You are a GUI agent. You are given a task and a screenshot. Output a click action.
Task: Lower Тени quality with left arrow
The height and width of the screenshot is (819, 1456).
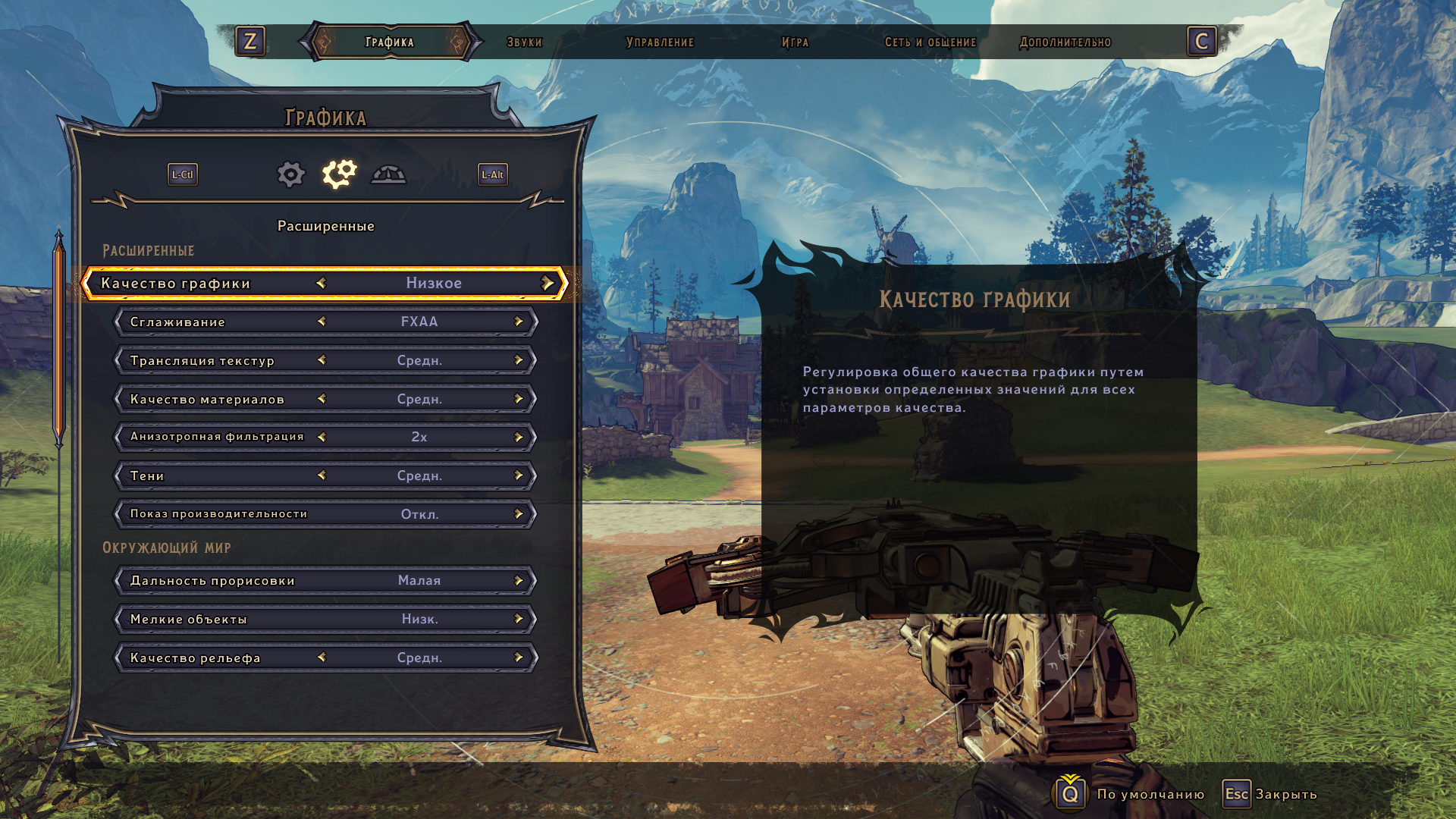point(322,475)
